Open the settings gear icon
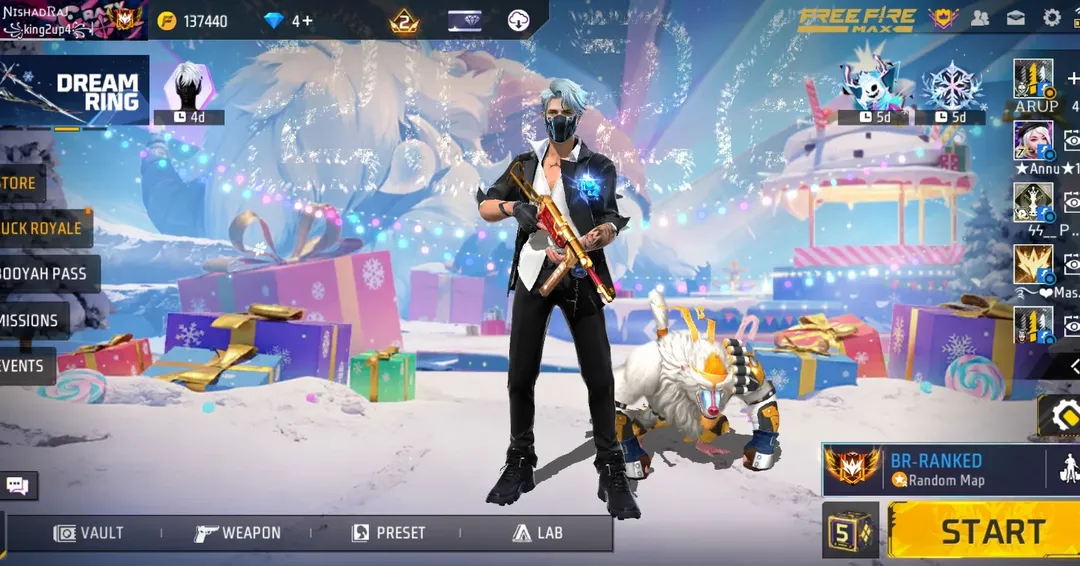 pyautogui.click(x=1052, y=18)
